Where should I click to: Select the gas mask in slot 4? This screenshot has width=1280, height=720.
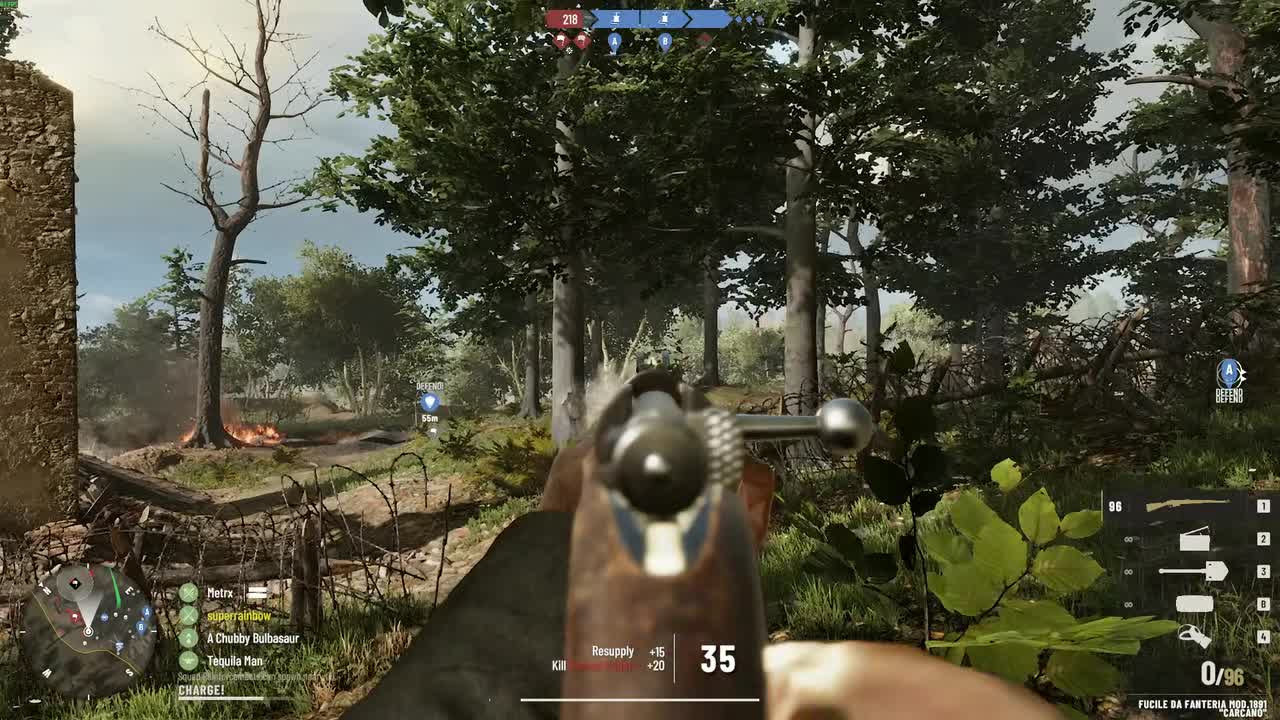tap(1195, 637)
